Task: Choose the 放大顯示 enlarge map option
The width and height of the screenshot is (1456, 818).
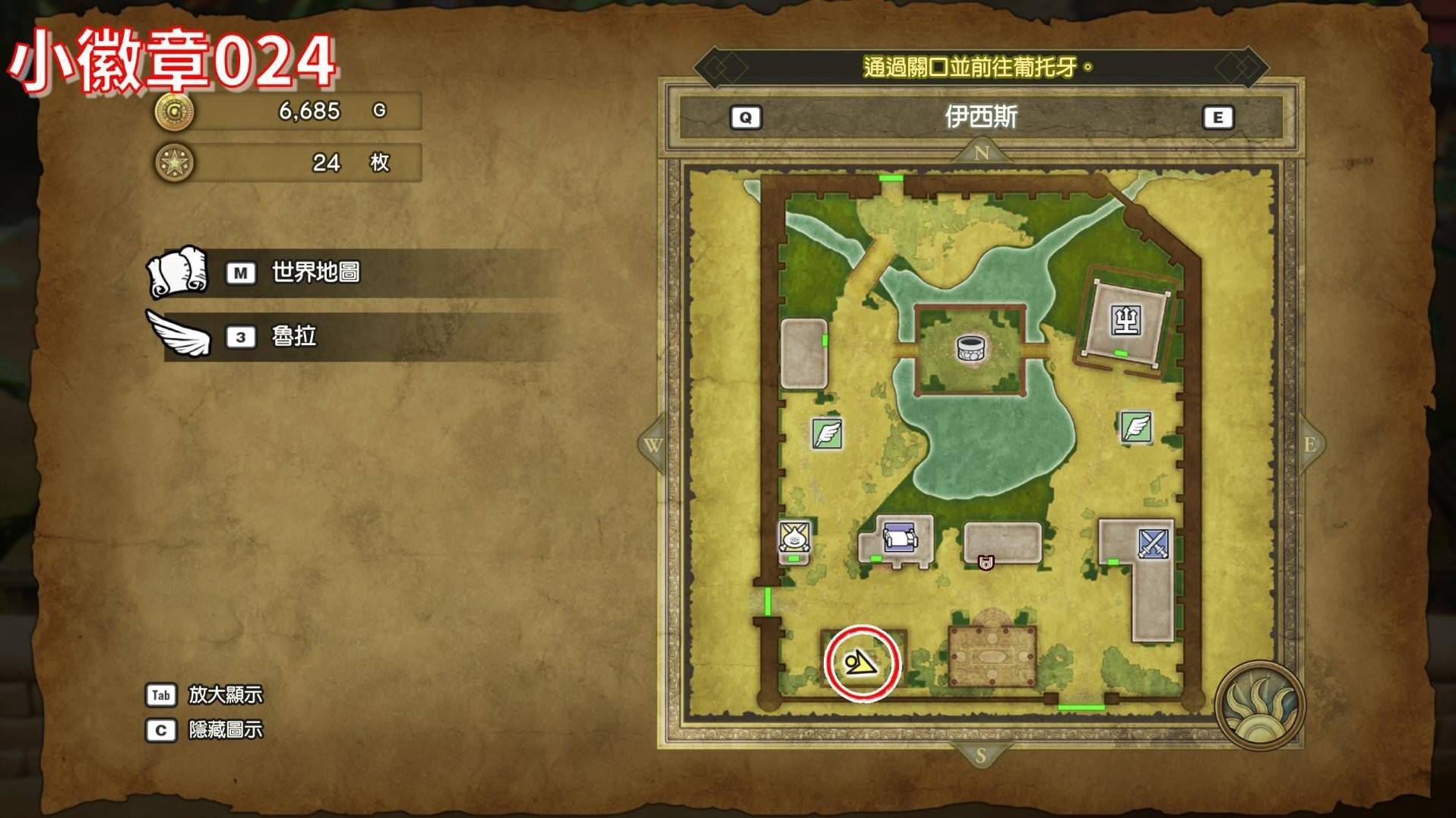Action: 225,695
